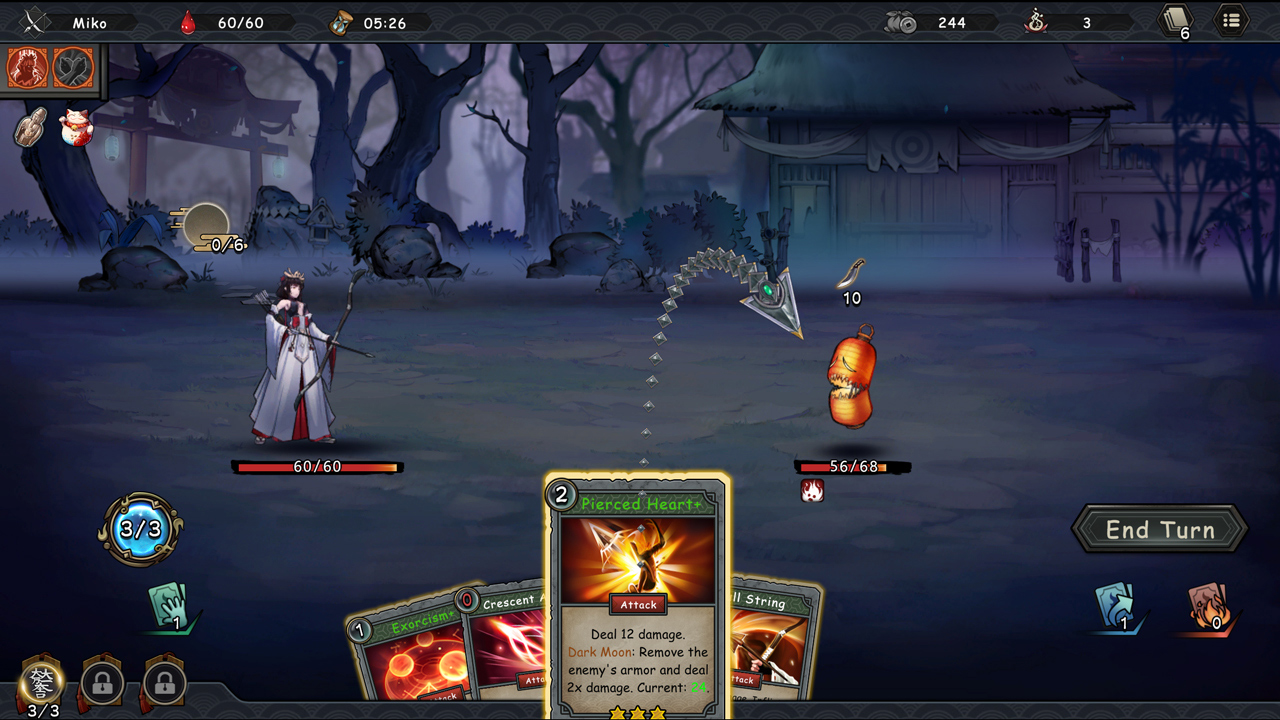
Task: Click the hand card counter icon
Action: [172, 608]
